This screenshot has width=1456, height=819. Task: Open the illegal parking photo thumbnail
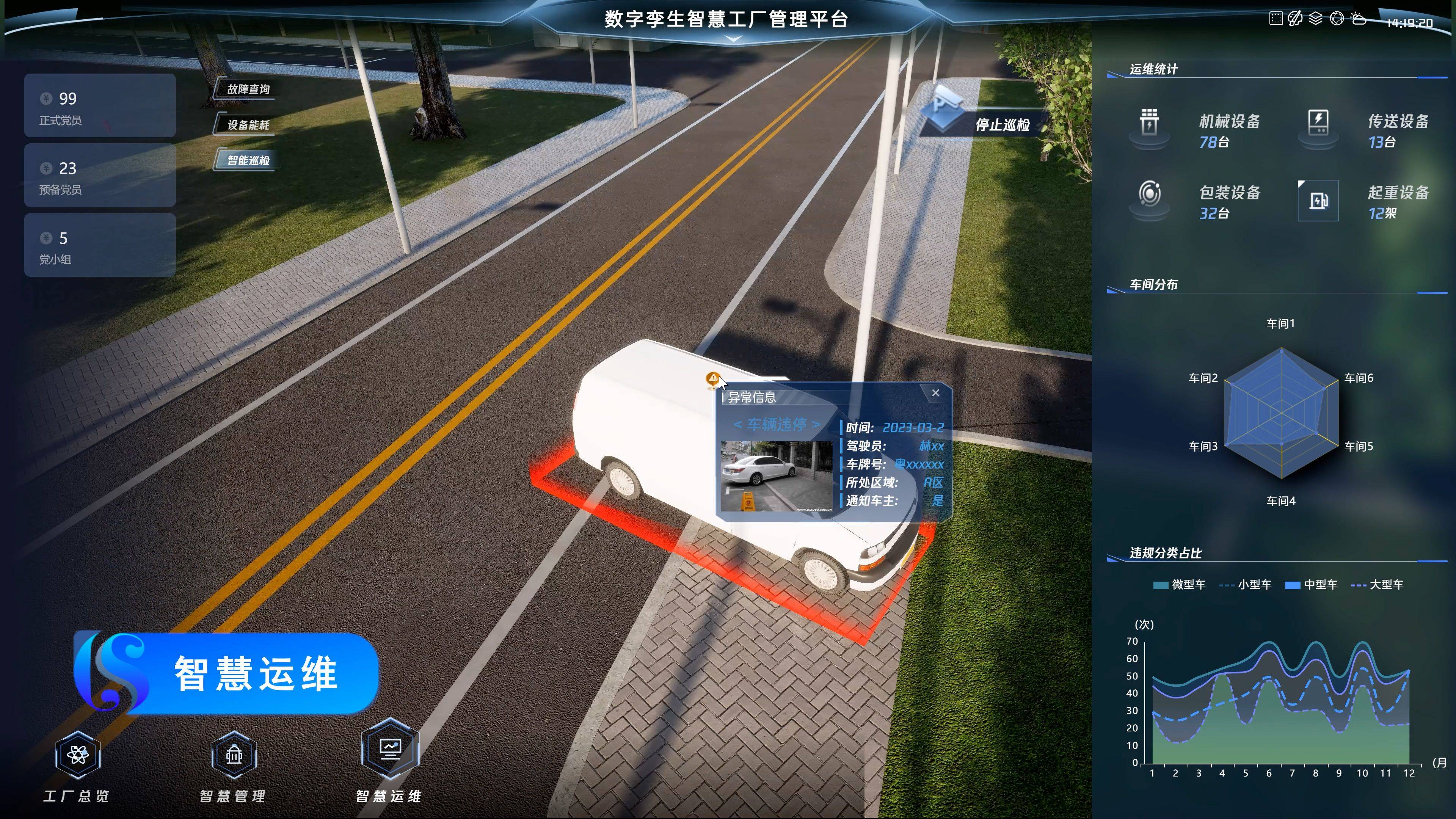[x=776, y=476]
